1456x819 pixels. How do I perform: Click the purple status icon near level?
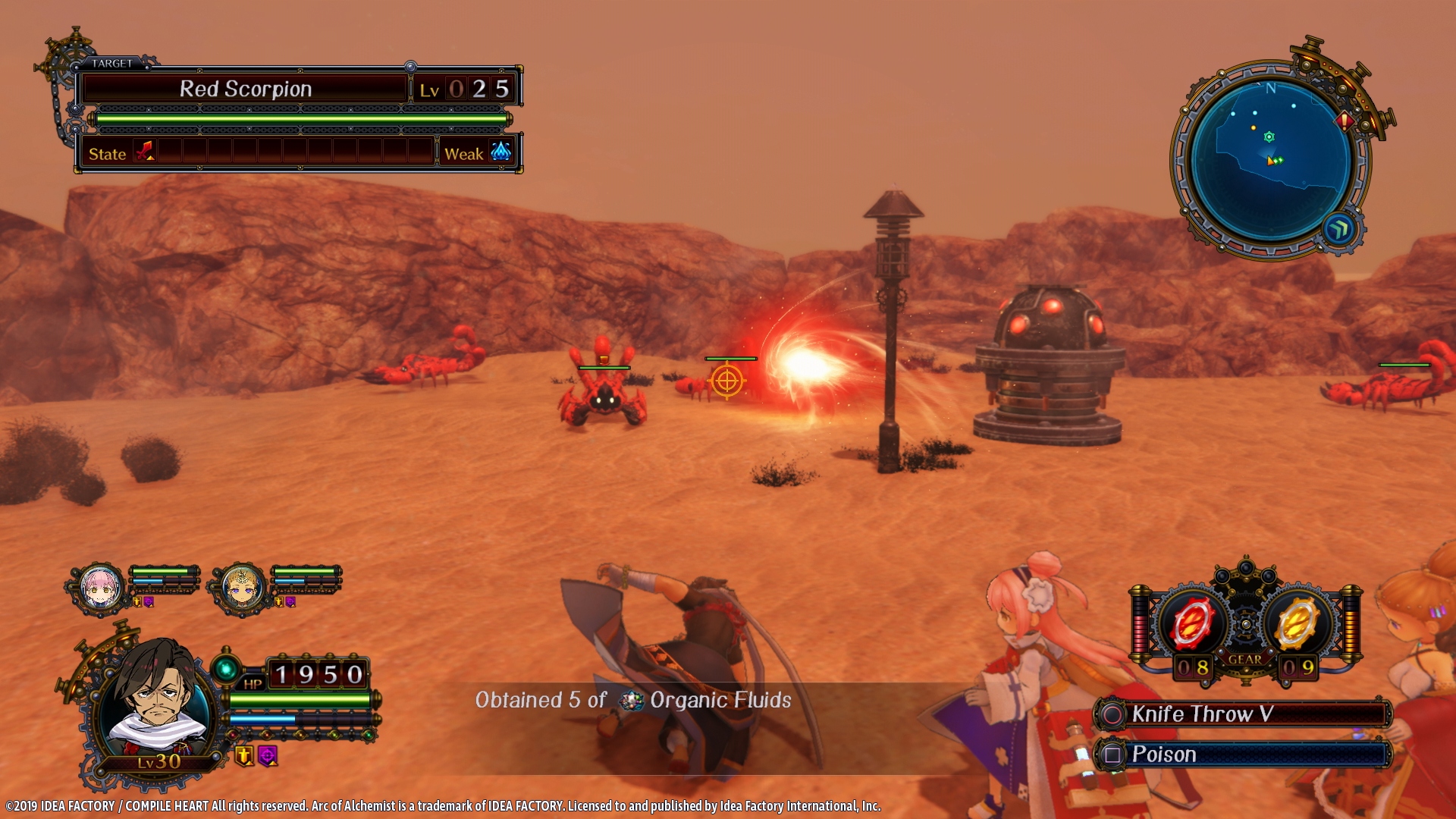pyautogui.click(x=268, y=755)
